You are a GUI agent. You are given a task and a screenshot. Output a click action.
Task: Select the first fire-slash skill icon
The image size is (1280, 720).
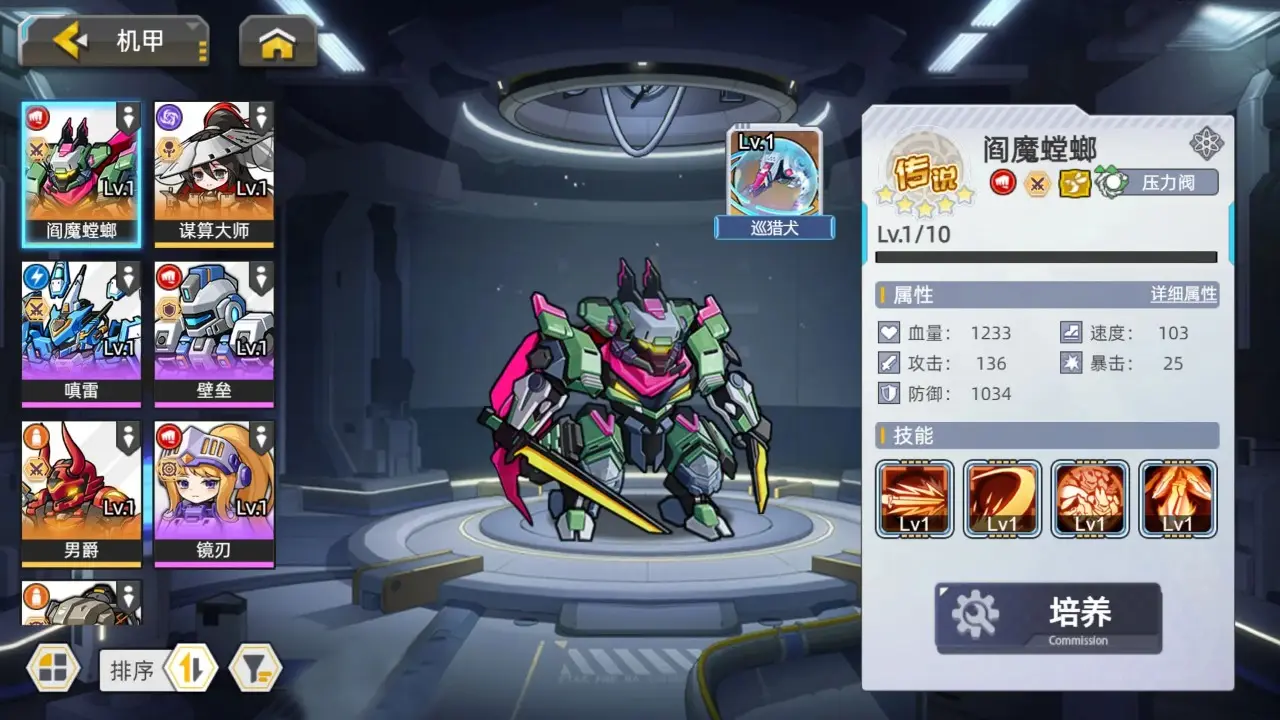[x=913, y=499]
